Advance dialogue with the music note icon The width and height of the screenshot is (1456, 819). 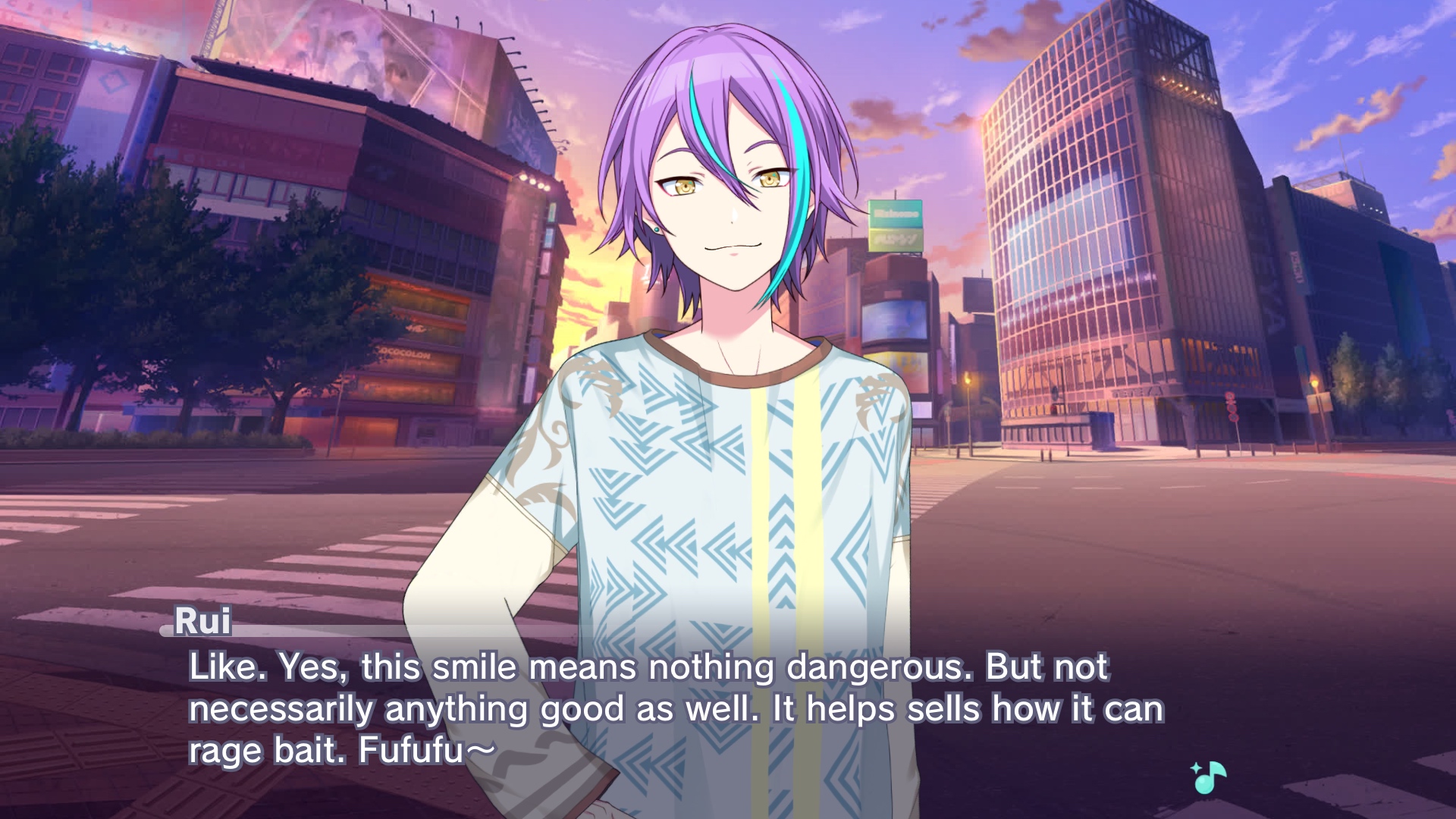pyautogui.click(x=1209, y=777)
